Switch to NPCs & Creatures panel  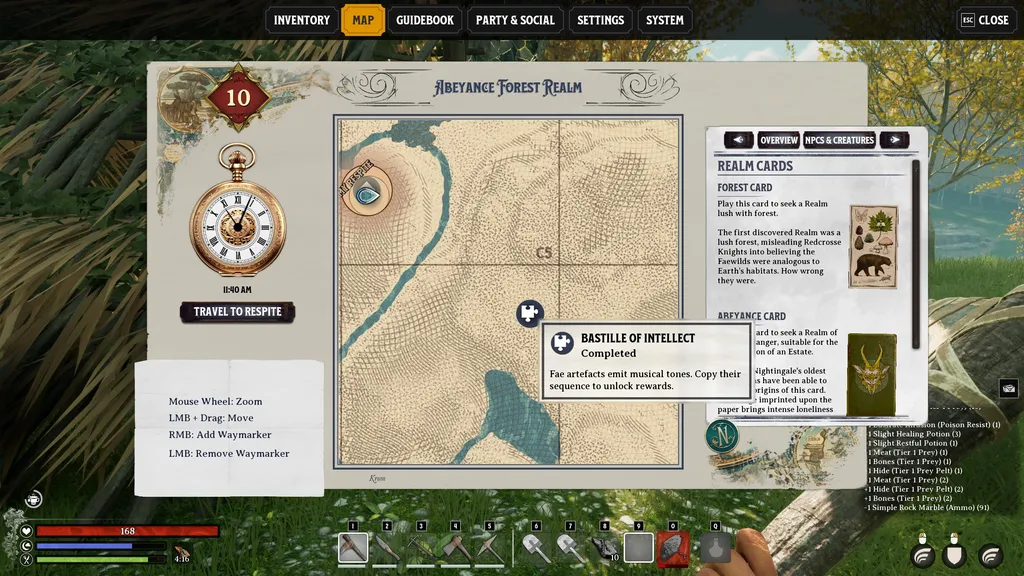click(839, 141)
